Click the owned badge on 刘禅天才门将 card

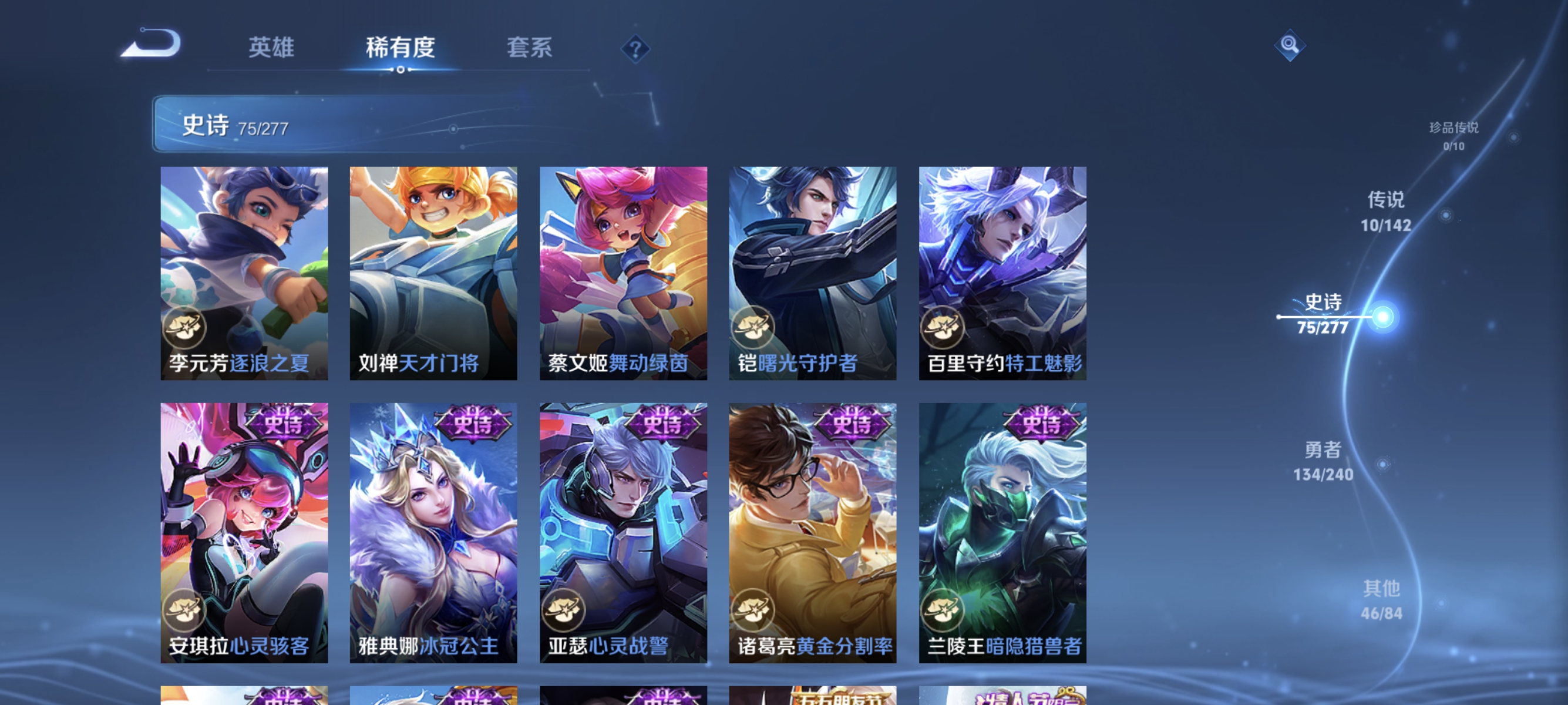click(x=376, y=328)
